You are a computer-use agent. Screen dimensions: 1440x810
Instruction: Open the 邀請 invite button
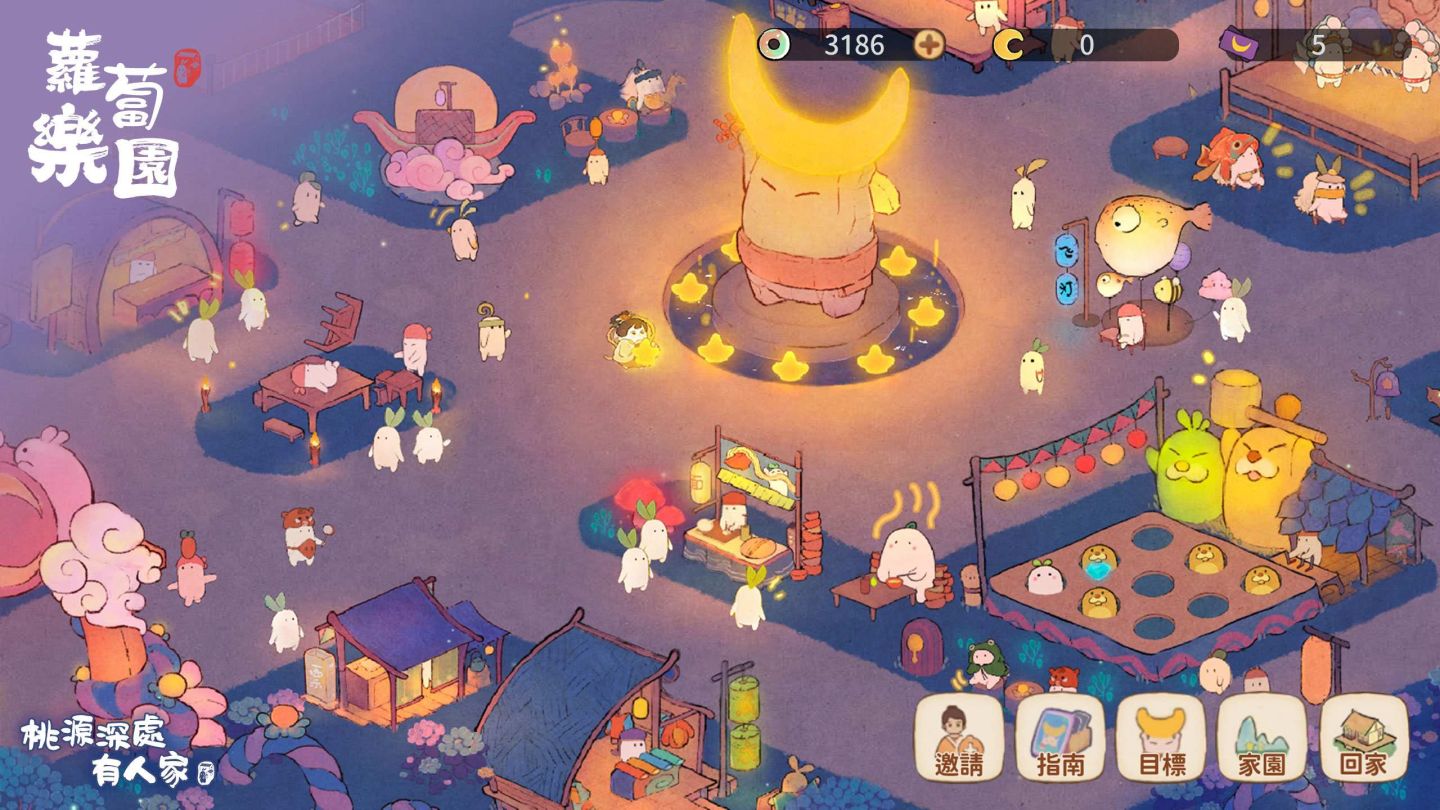coord(959,738)
